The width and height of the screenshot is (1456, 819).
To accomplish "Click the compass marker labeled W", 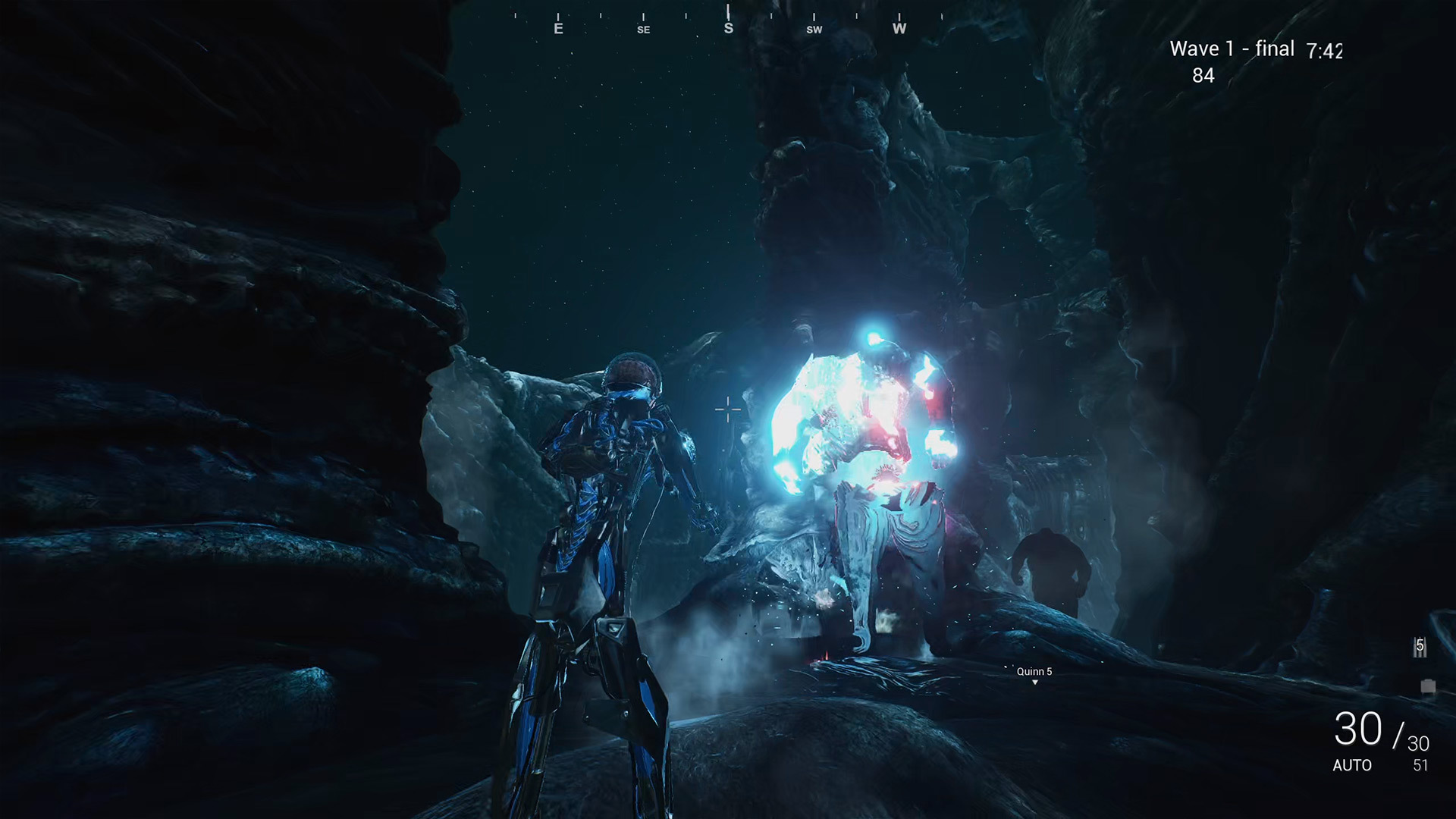I will point(899,30).
